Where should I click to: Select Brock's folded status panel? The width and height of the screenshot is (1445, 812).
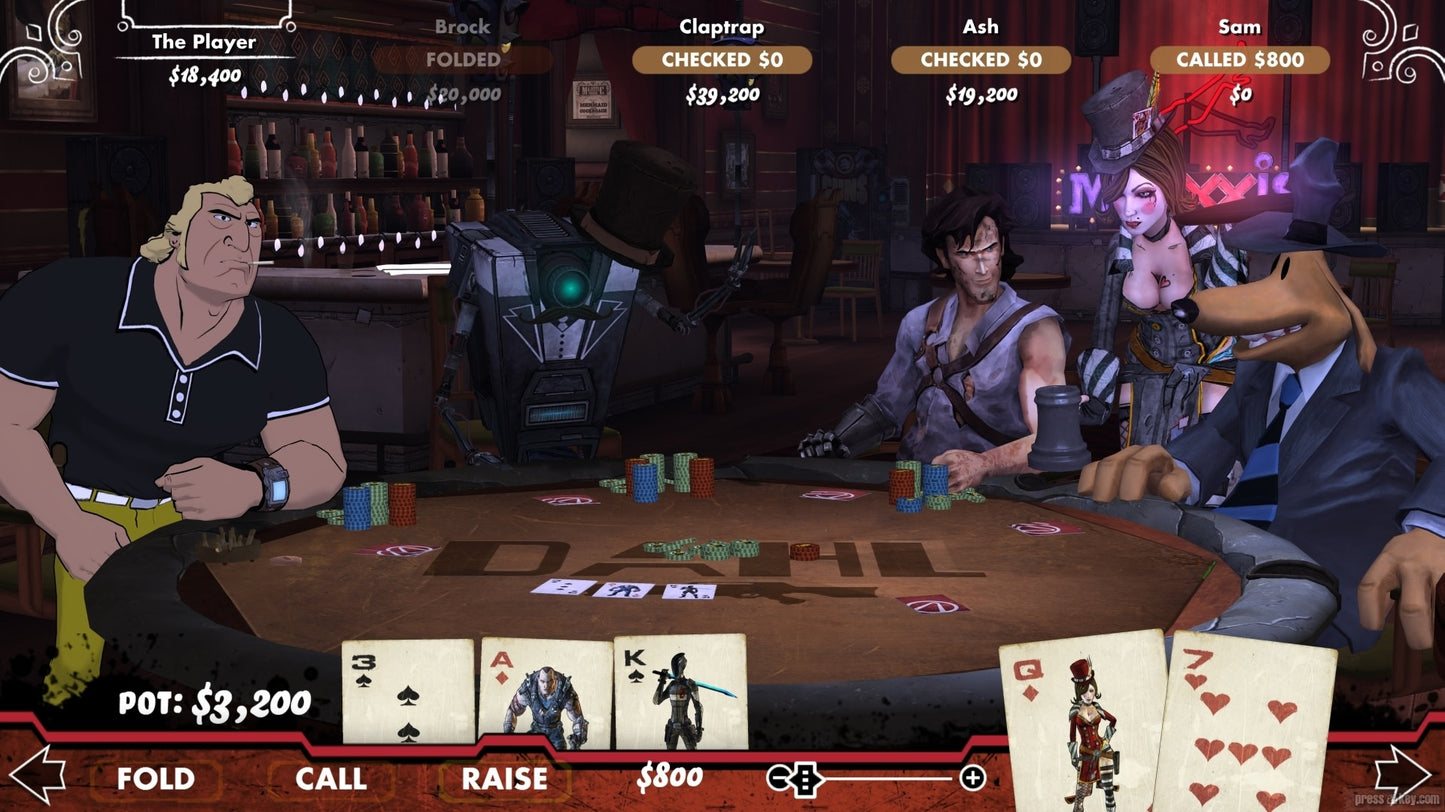(463, 60)
